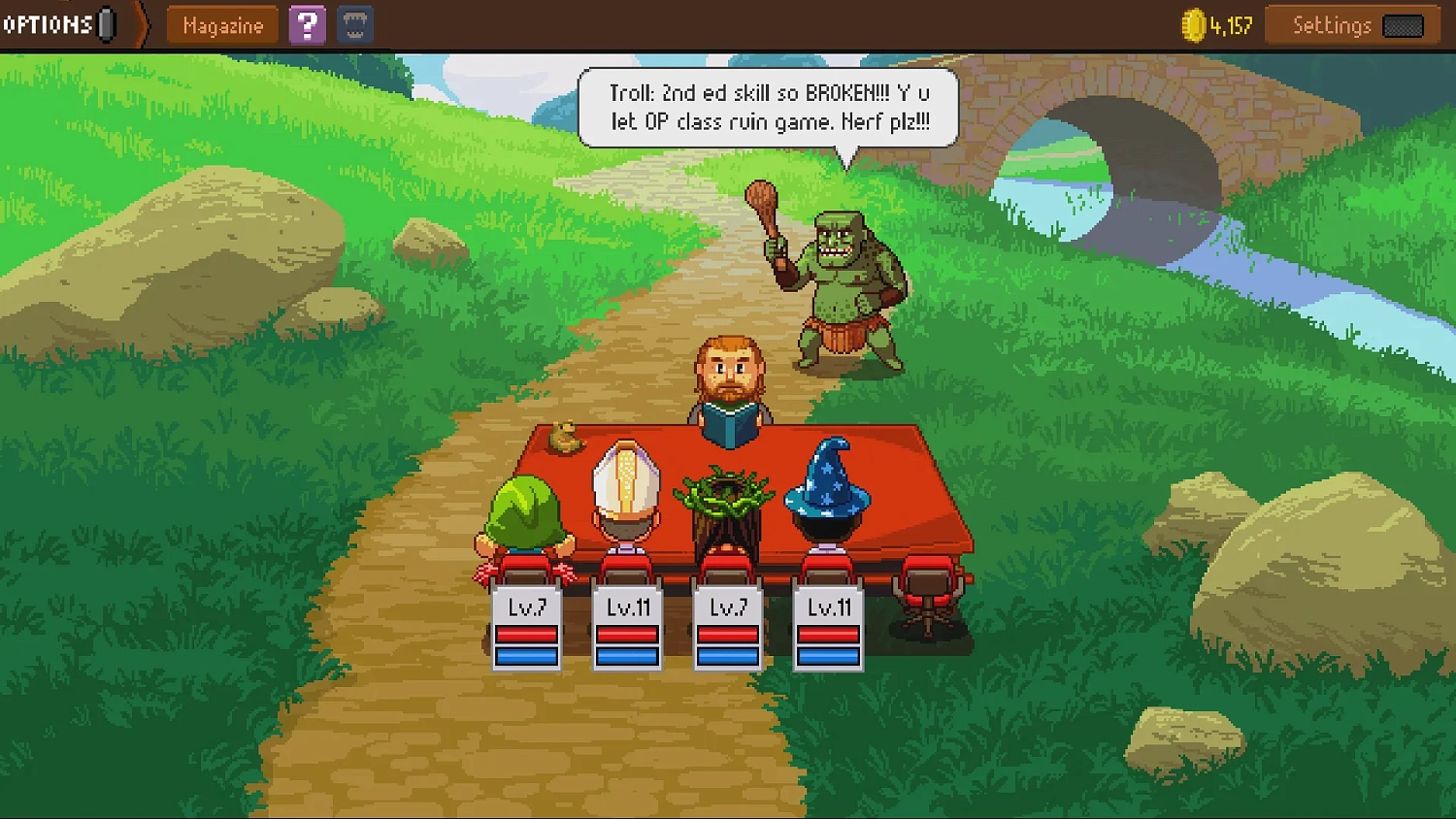Click the Magazine button
Image resolution: width=1456 pixels, height=819 pixels.
[221, 25]
